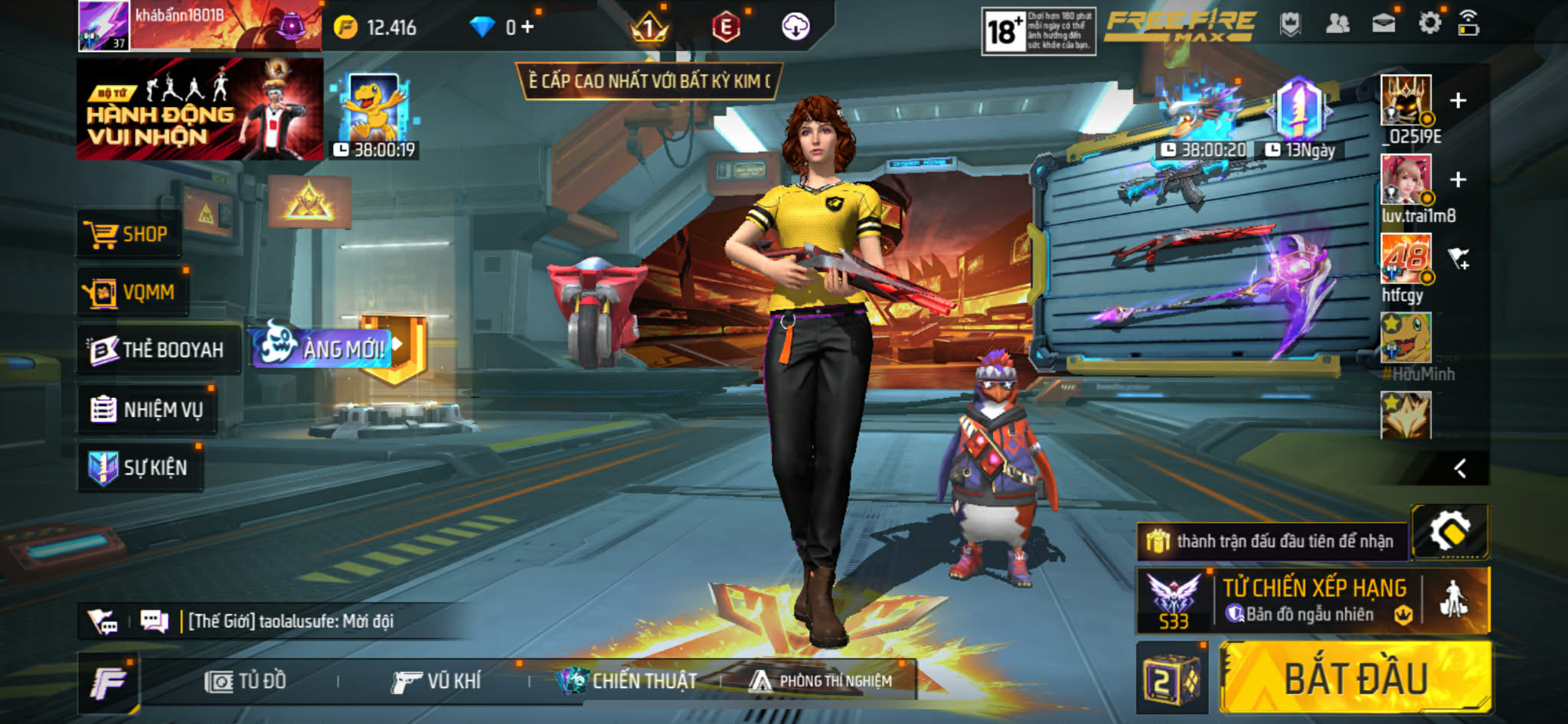Open the friends icon in top bar

1337,24
